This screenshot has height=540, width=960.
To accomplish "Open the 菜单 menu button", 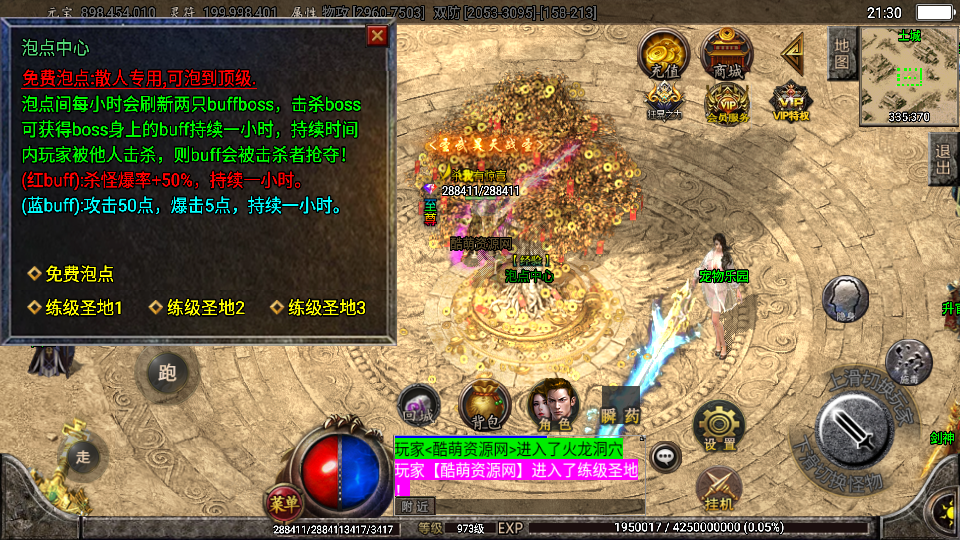I will 284,500.
